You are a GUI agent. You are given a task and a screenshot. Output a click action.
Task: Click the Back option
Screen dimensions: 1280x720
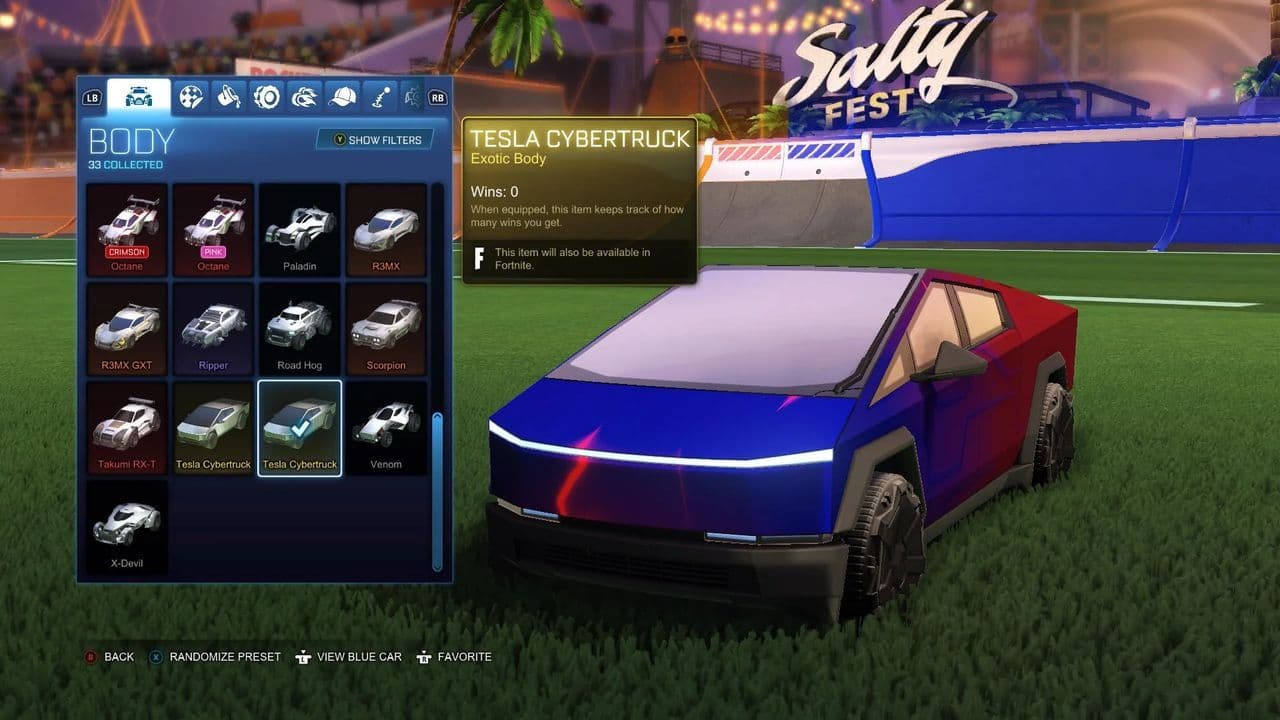click(115, 657)
